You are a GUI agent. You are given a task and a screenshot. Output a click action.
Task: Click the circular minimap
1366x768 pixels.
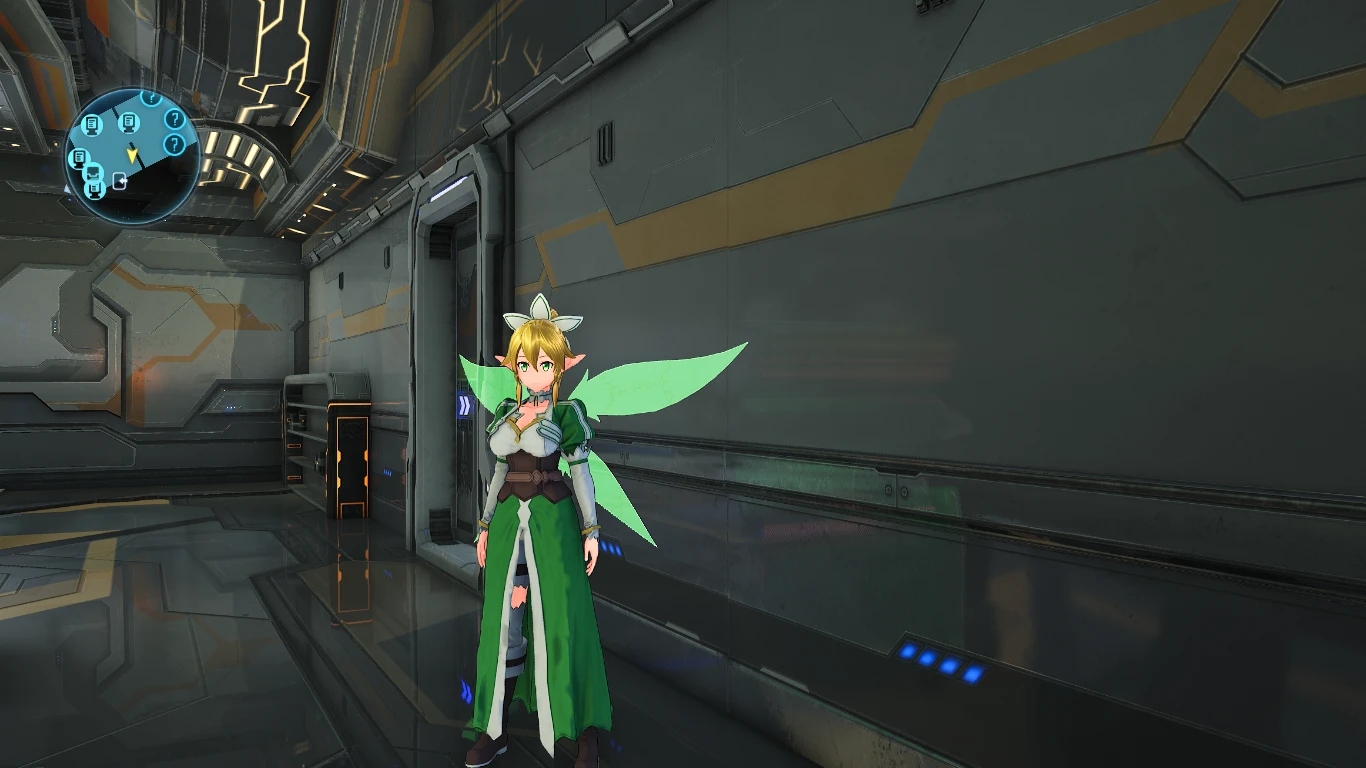[x=131, y=156]
